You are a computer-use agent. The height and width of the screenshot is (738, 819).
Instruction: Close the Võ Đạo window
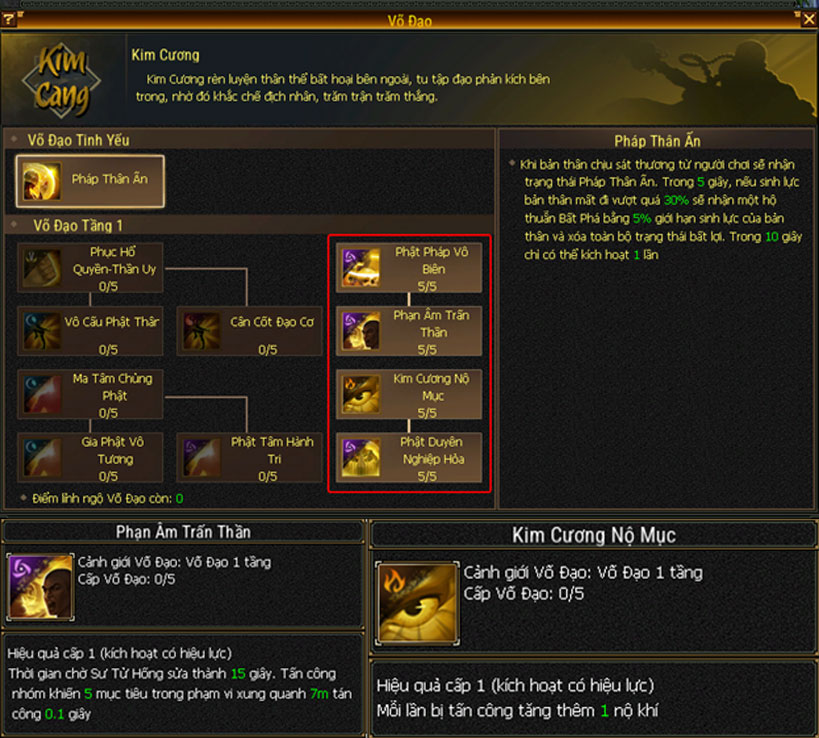coord(808,18)
